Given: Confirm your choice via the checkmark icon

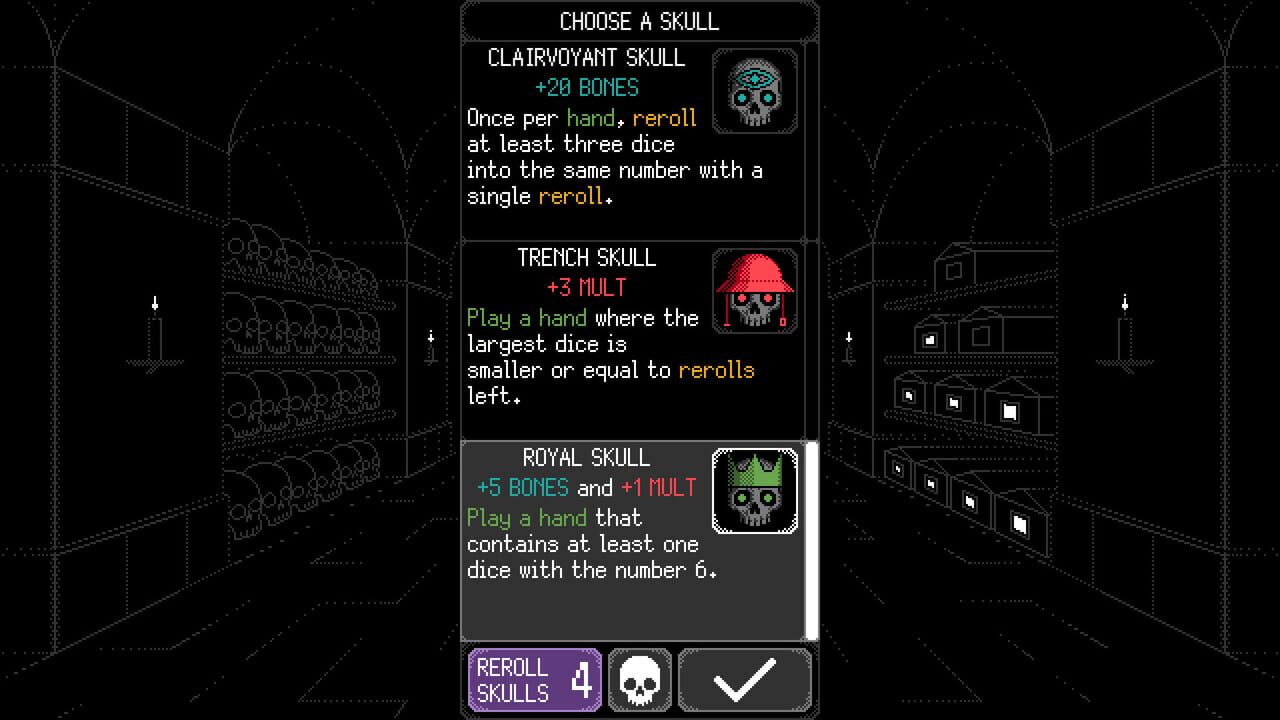Looking at the screenshot, I should [x=744, y=679].
